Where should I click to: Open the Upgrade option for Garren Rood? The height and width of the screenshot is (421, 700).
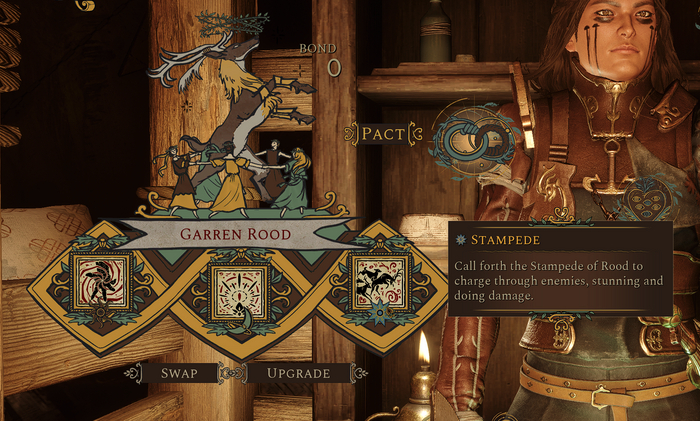(298, 373)
